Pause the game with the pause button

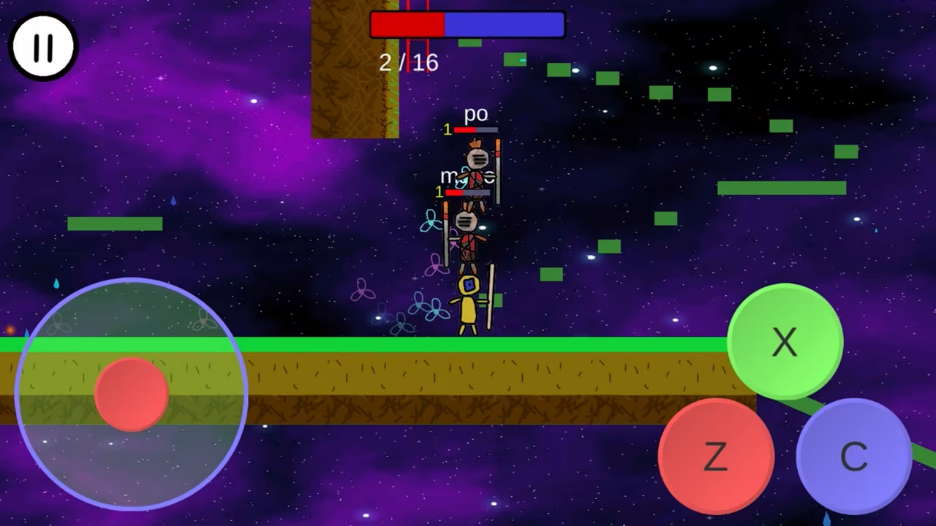click(43, 46)
